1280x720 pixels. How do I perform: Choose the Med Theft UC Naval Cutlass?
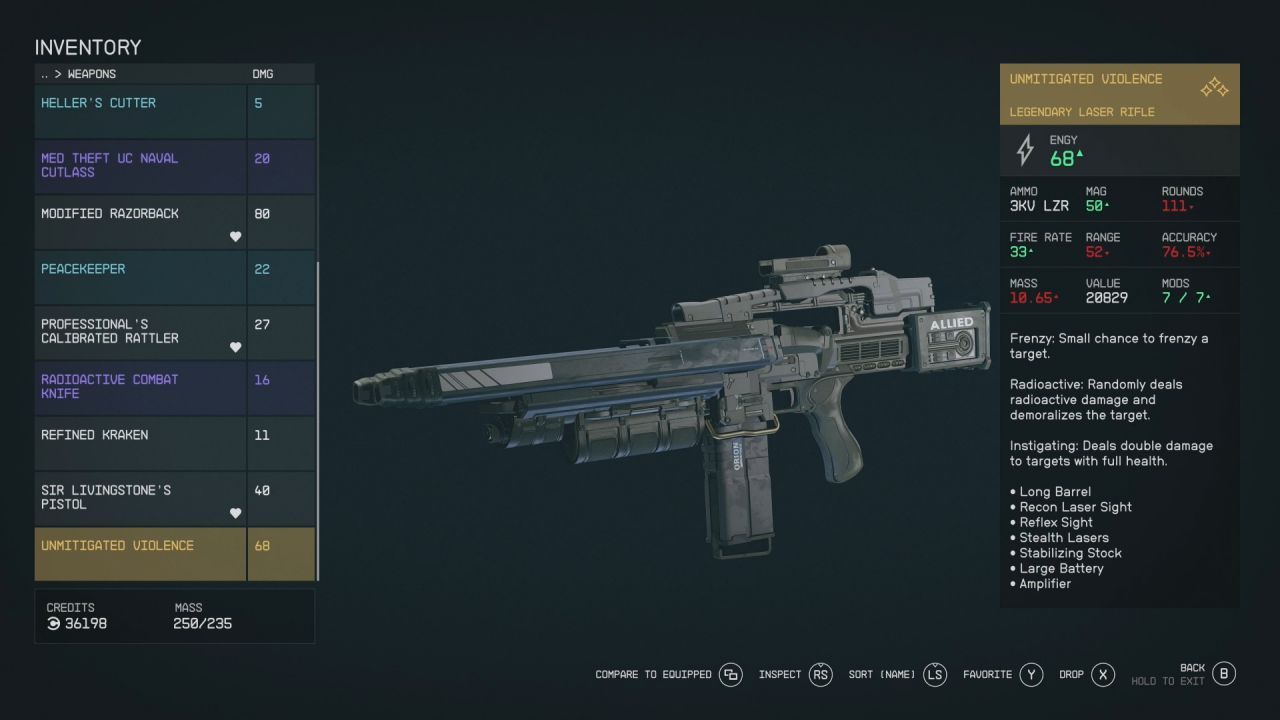coord(140,166)
